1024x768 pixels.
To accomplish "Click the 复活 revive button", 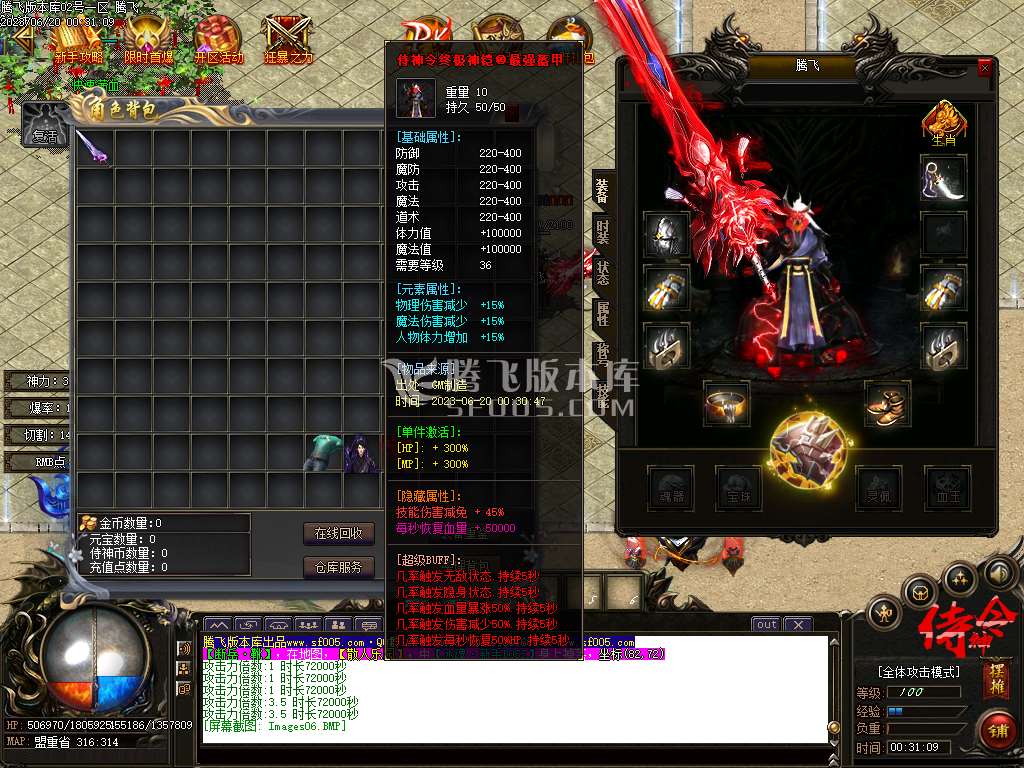I will [44, 136].
